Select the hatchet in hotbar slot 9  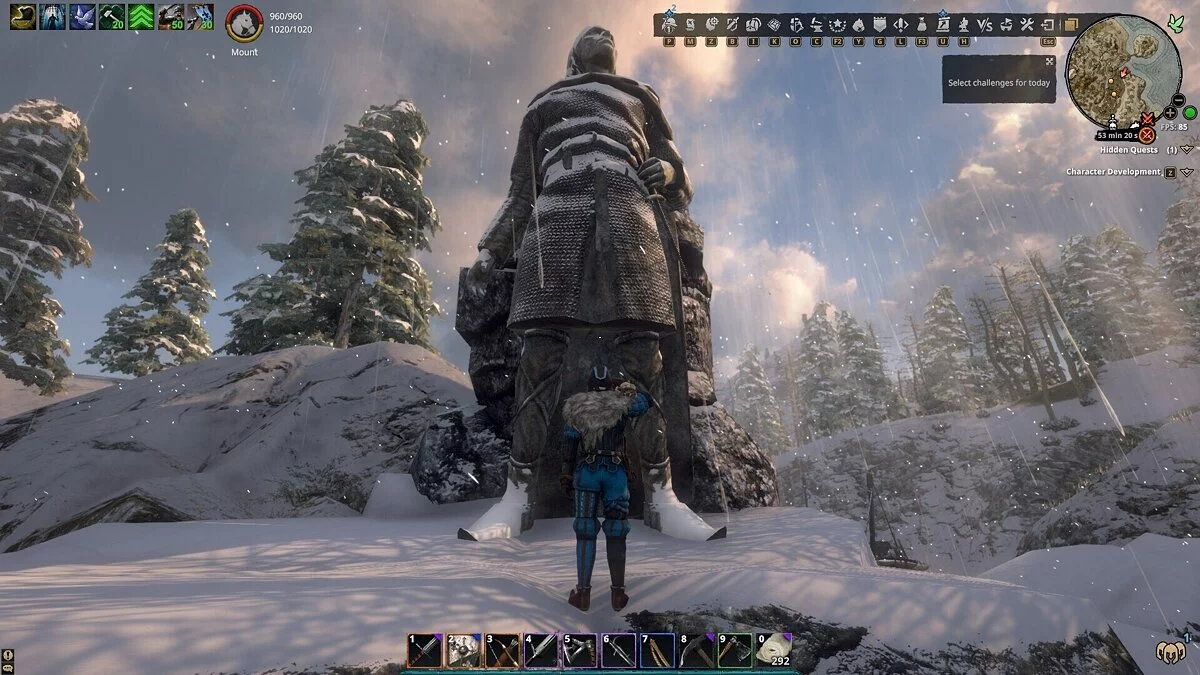[735, 651]
